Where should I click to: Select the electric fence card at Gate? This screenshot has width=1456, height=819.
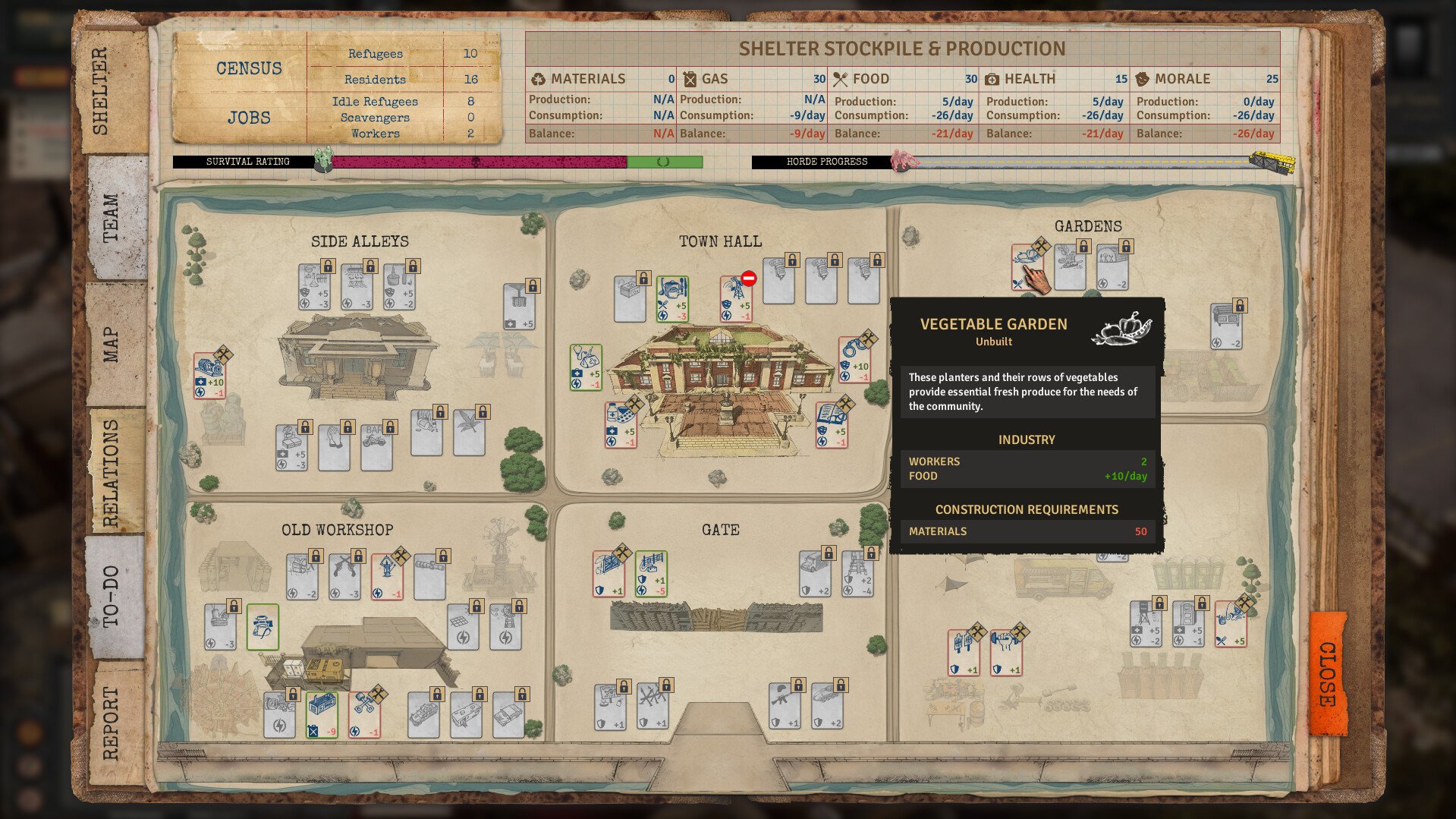click(x=651, y=574)
